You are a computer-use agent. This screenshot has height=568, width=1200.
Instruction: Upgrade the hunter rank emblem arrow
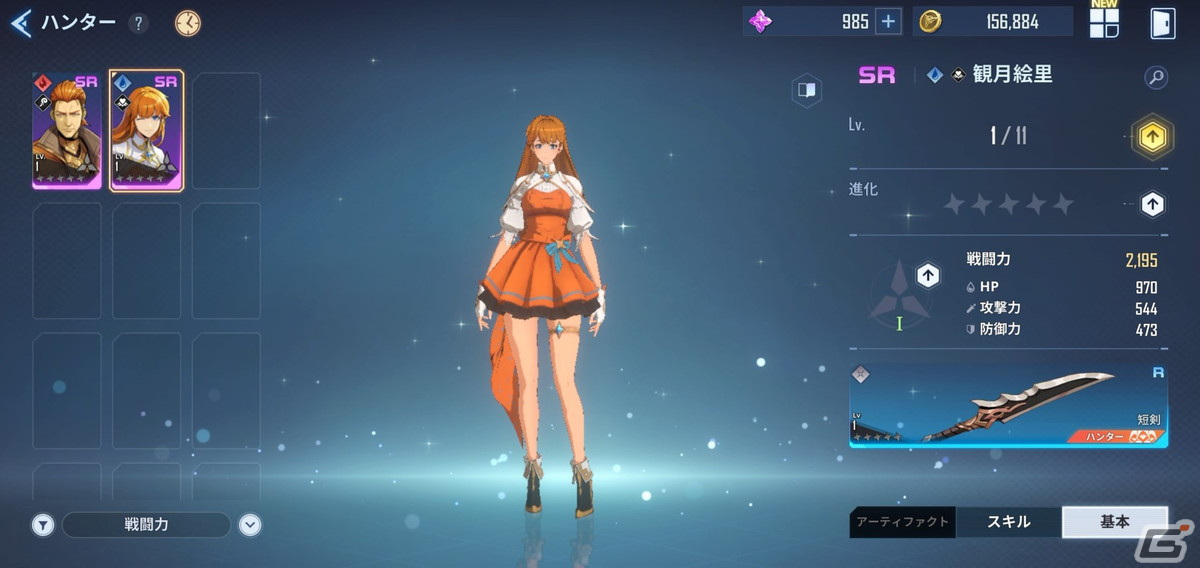928,275
